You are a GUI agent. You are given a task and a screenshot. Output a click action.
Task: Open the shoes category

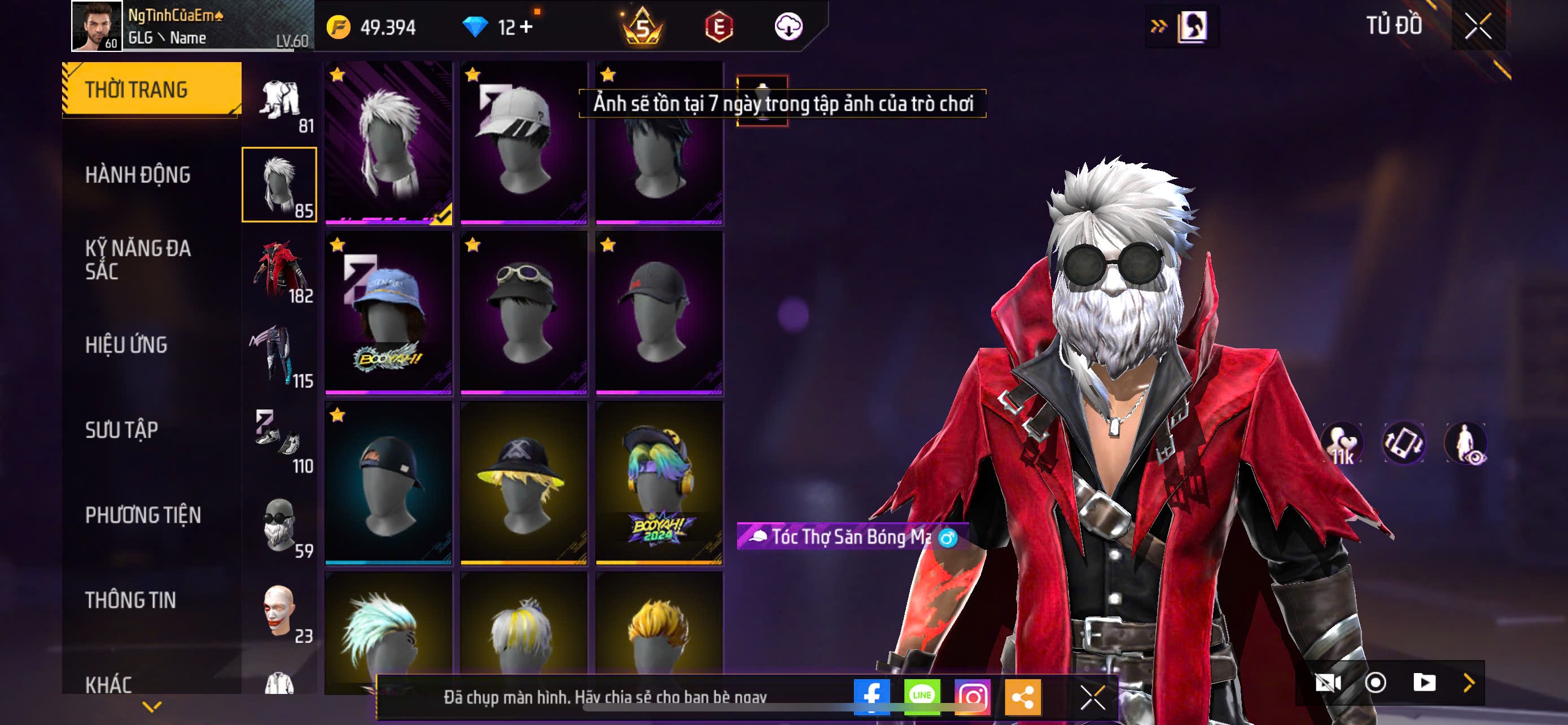pos(279,440)
